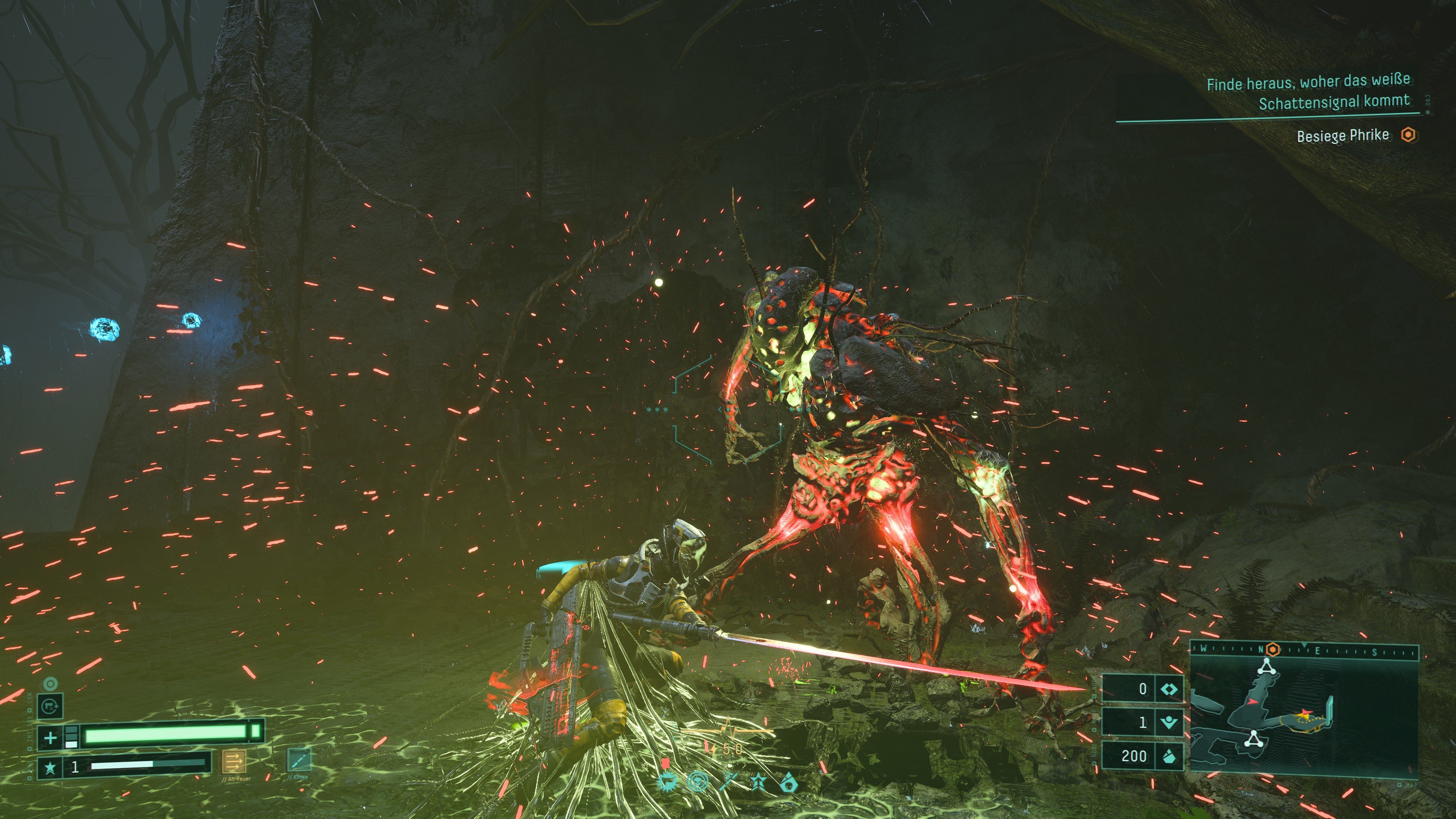Click the star proficiency icon

pyautogui.click(x=50, y=767)
